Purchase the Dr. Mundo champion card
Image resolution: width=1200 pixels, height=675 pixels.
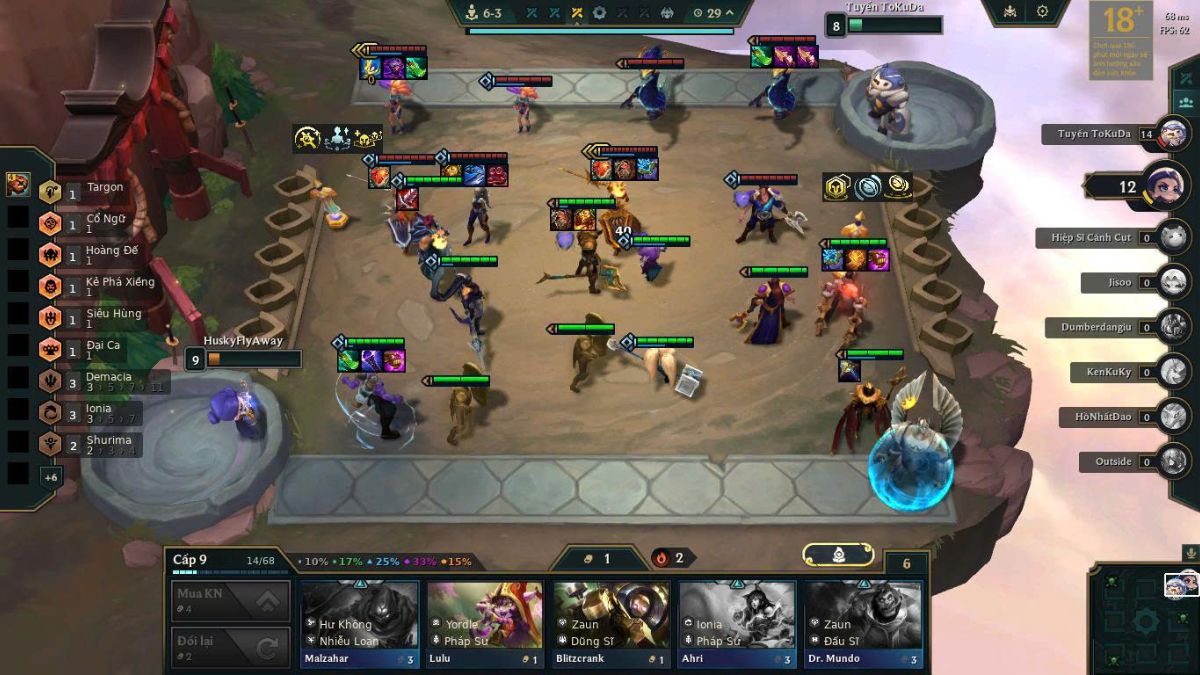click(863, 623)
